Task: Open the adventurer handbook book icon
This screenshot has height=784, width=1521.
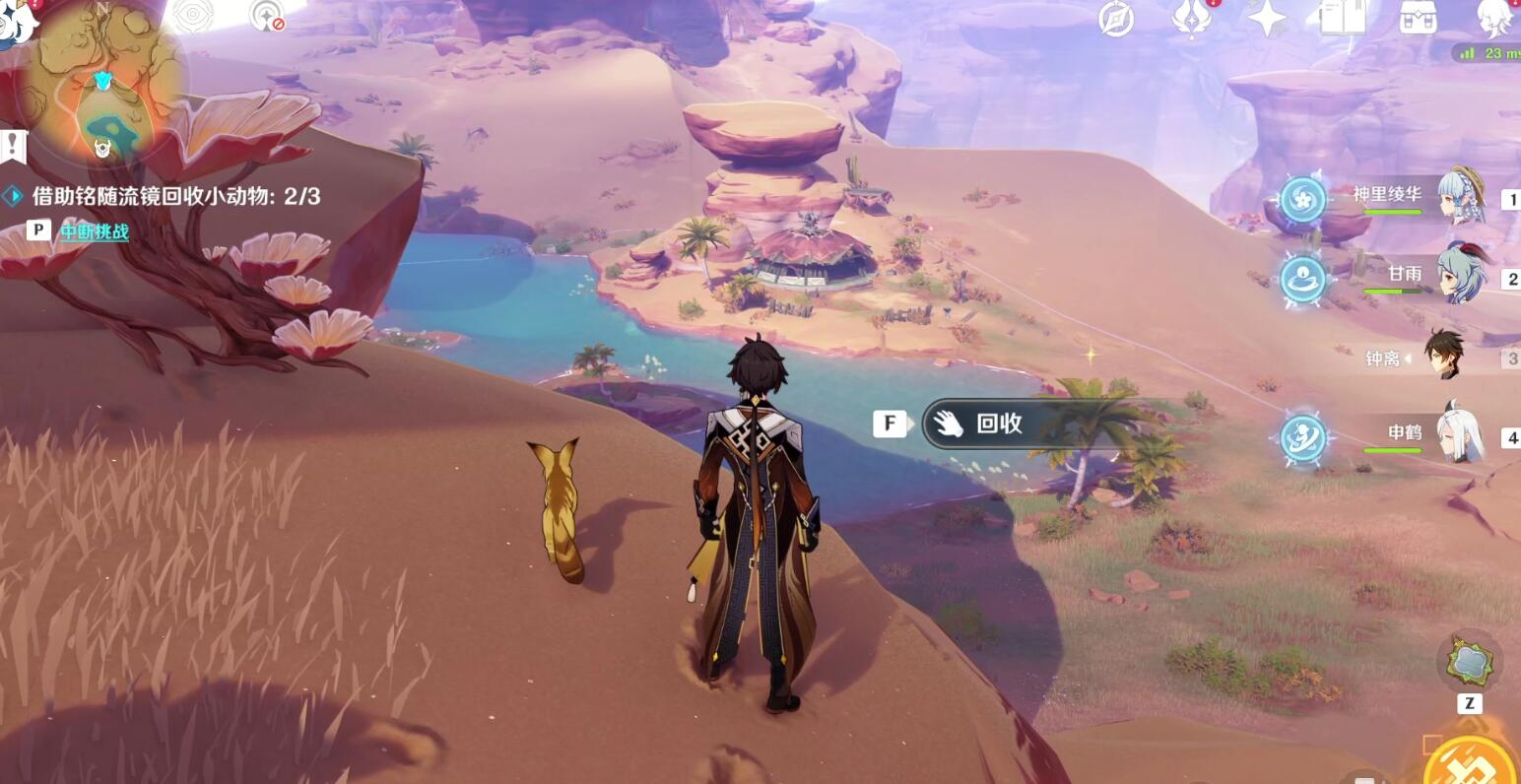Action: [1342, 18]
